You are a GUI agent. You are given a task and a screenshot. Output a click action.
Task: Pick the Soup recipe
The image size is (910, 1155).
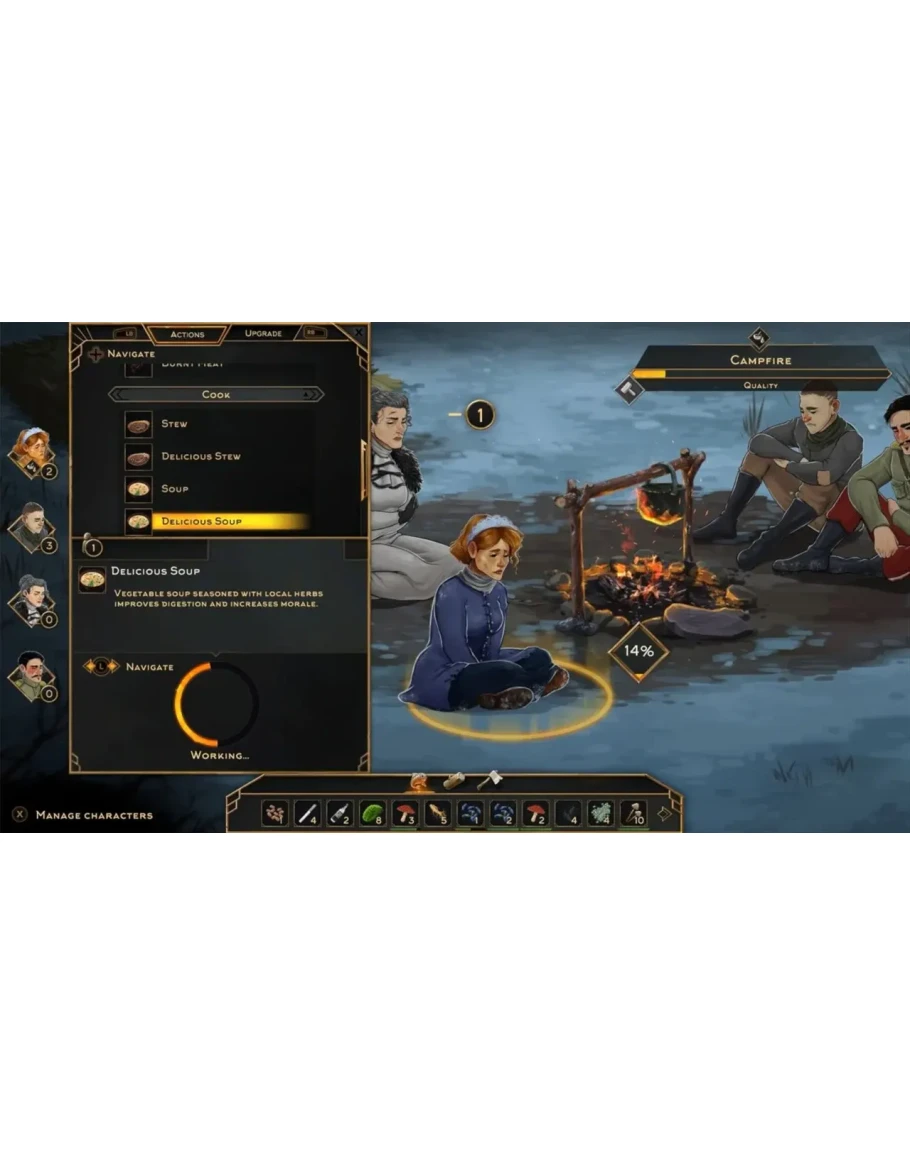(175, 489)
